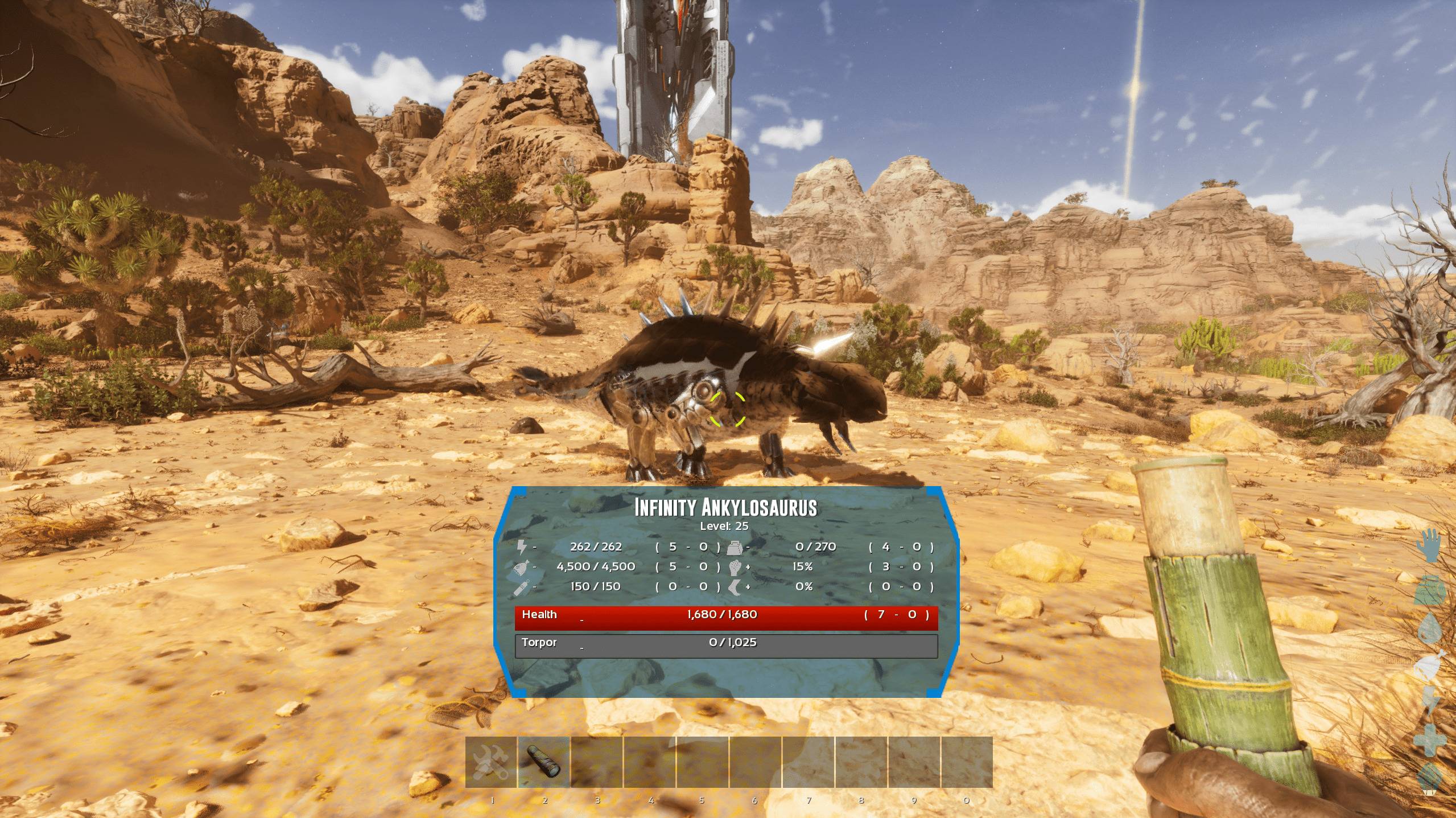This screenshot has height=818, width=1456.
Task: Select the wrench and hammer hotbar slot
Action: point(491,762)
